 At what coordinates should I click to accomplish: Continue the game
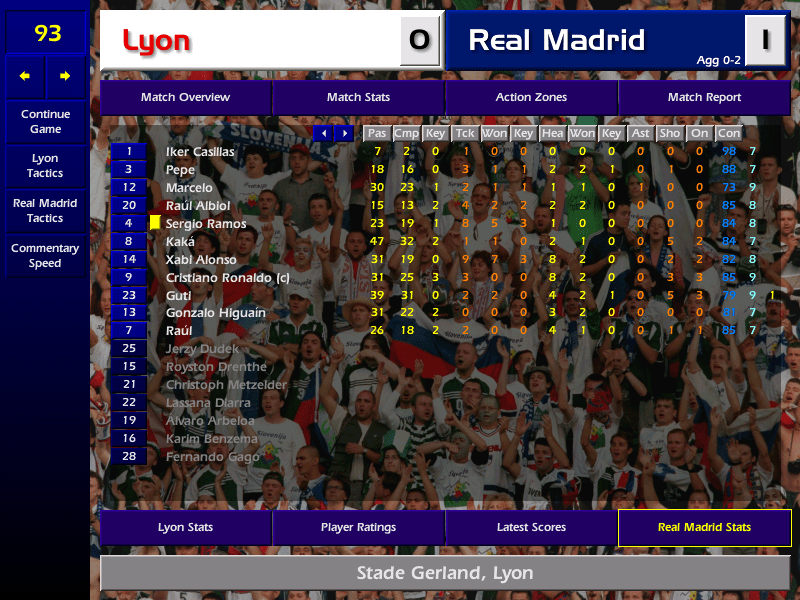(45, 122)
